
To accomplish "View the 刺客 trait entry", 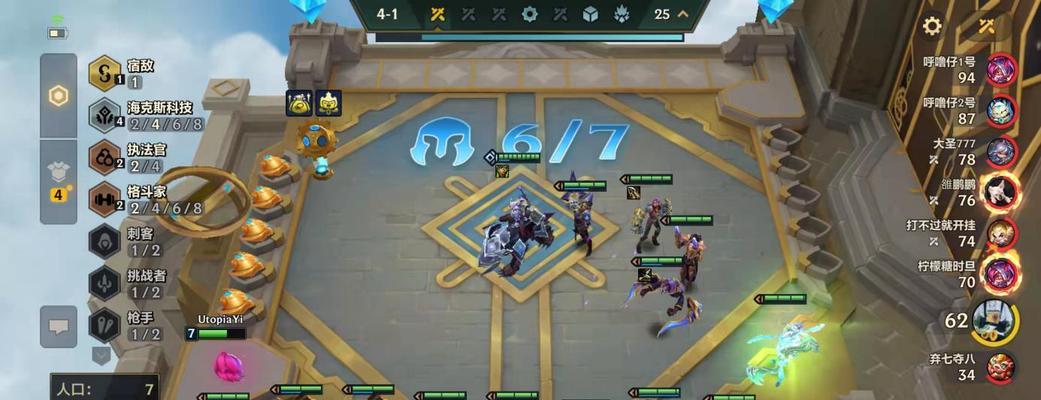I will coord(104,242).
